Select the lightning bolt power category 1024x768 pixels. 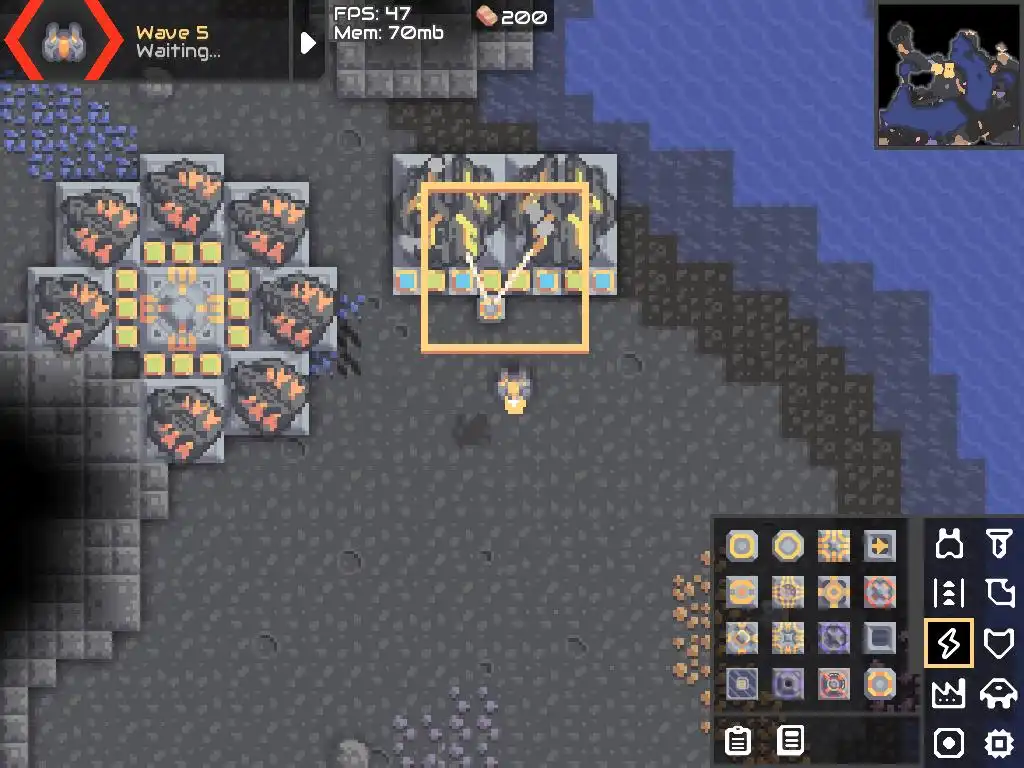coord(949,644)
